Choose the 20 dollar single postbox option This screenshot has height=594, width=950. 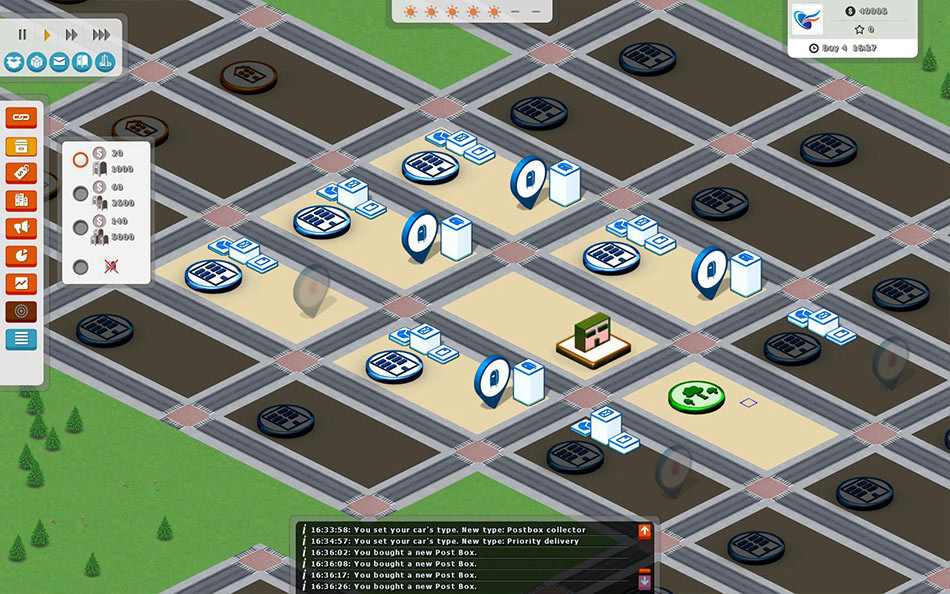[81, 160]
